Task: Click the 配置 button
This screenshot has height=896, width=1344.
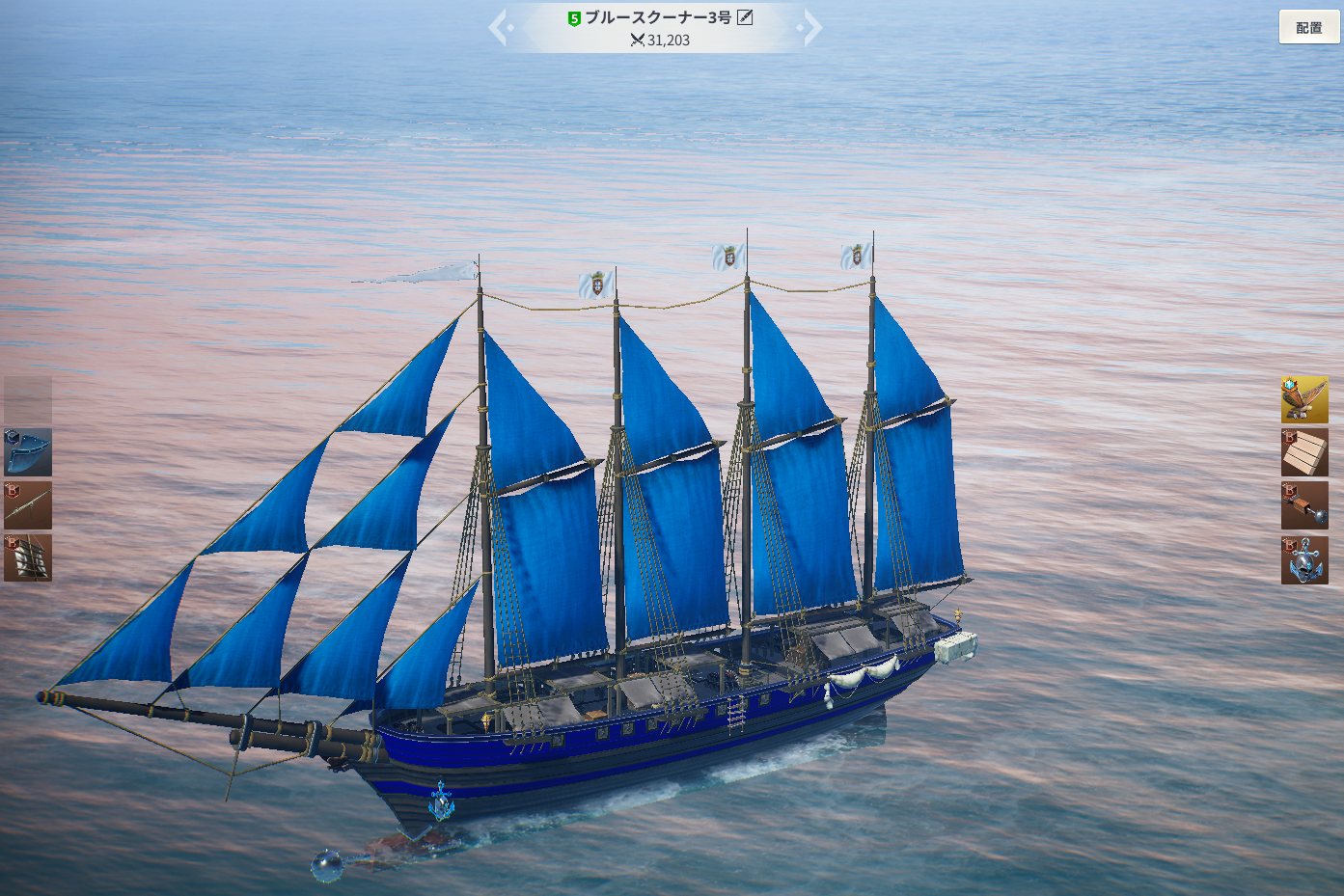Action: pyautogui.click(x=1309, y=28)
